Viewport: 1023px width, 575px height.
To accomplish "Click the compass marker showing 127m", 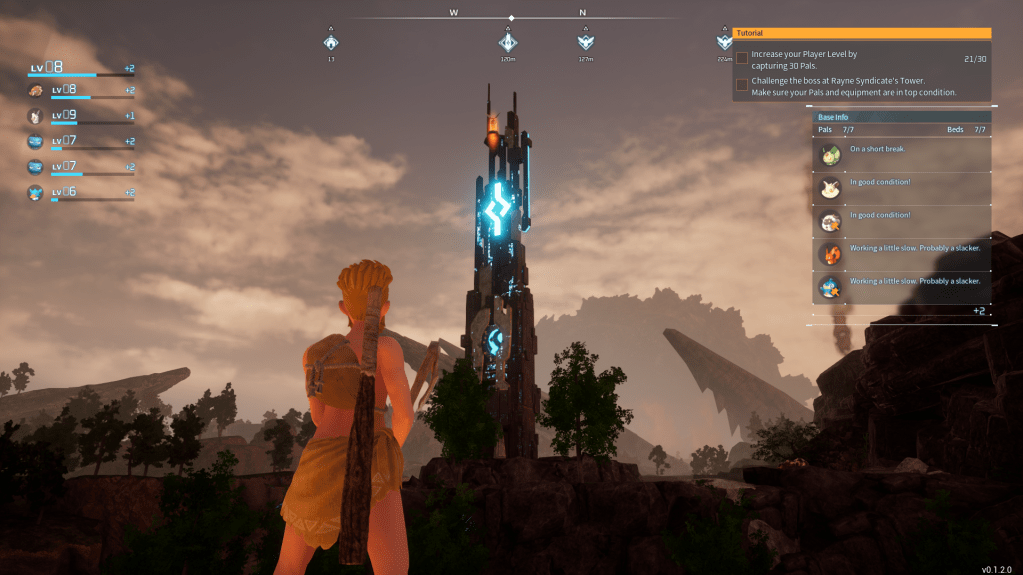I will coord(586,42).
